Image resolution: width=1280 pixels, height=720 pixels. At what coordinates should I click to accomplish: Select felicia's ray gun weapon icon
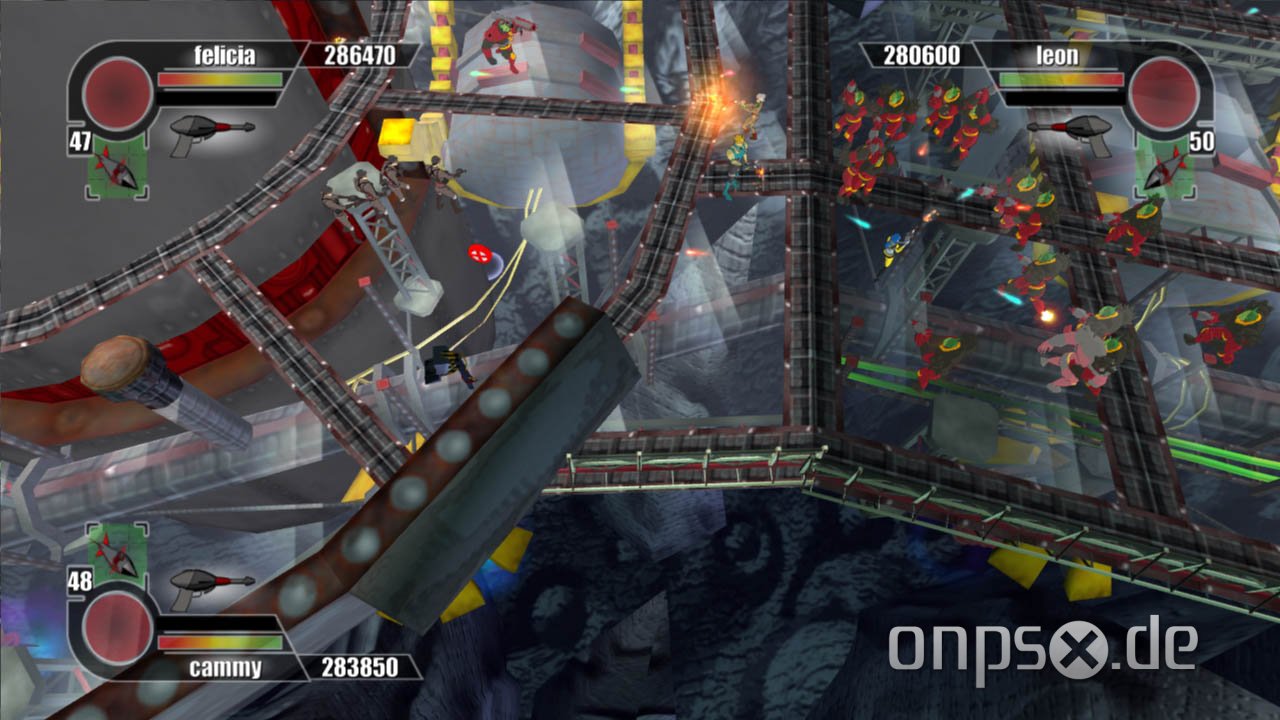click(211, 131)
